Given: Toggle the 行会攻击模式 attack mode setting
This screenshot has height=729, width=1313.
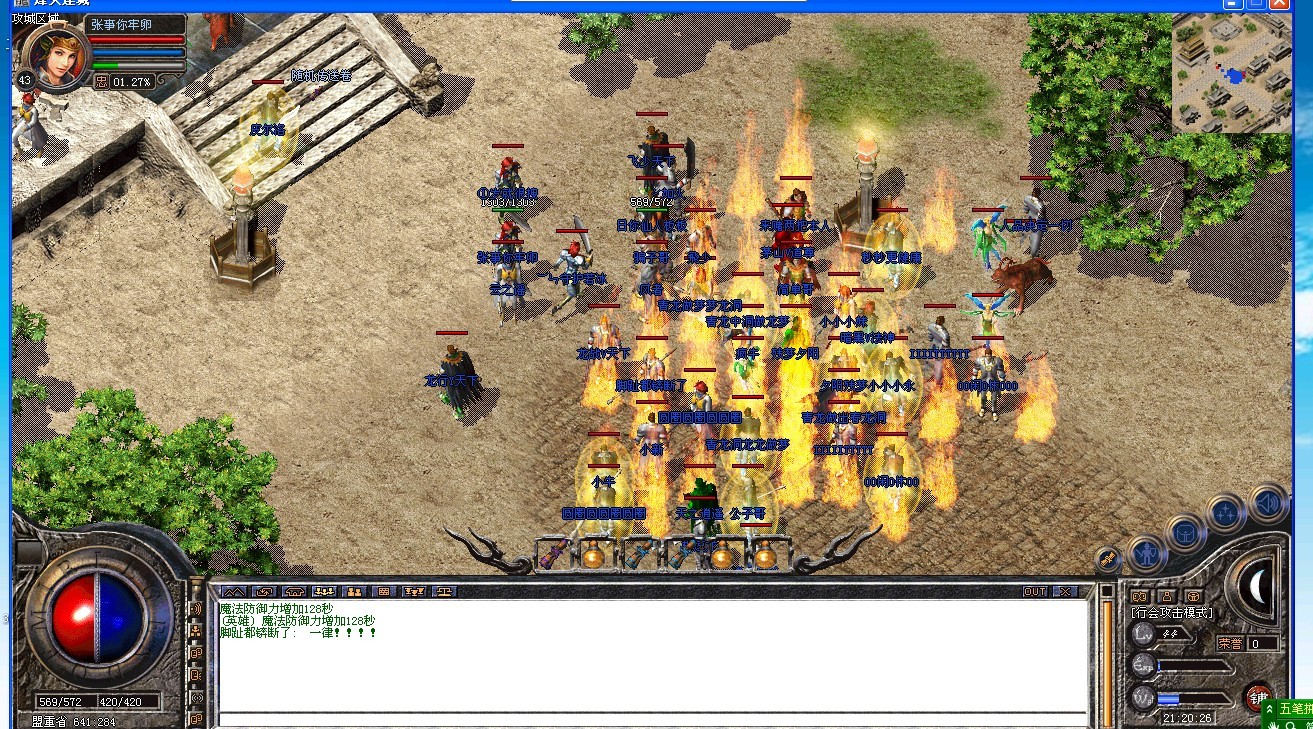Looking at the screenshot, I should [x=1172, y=612].
